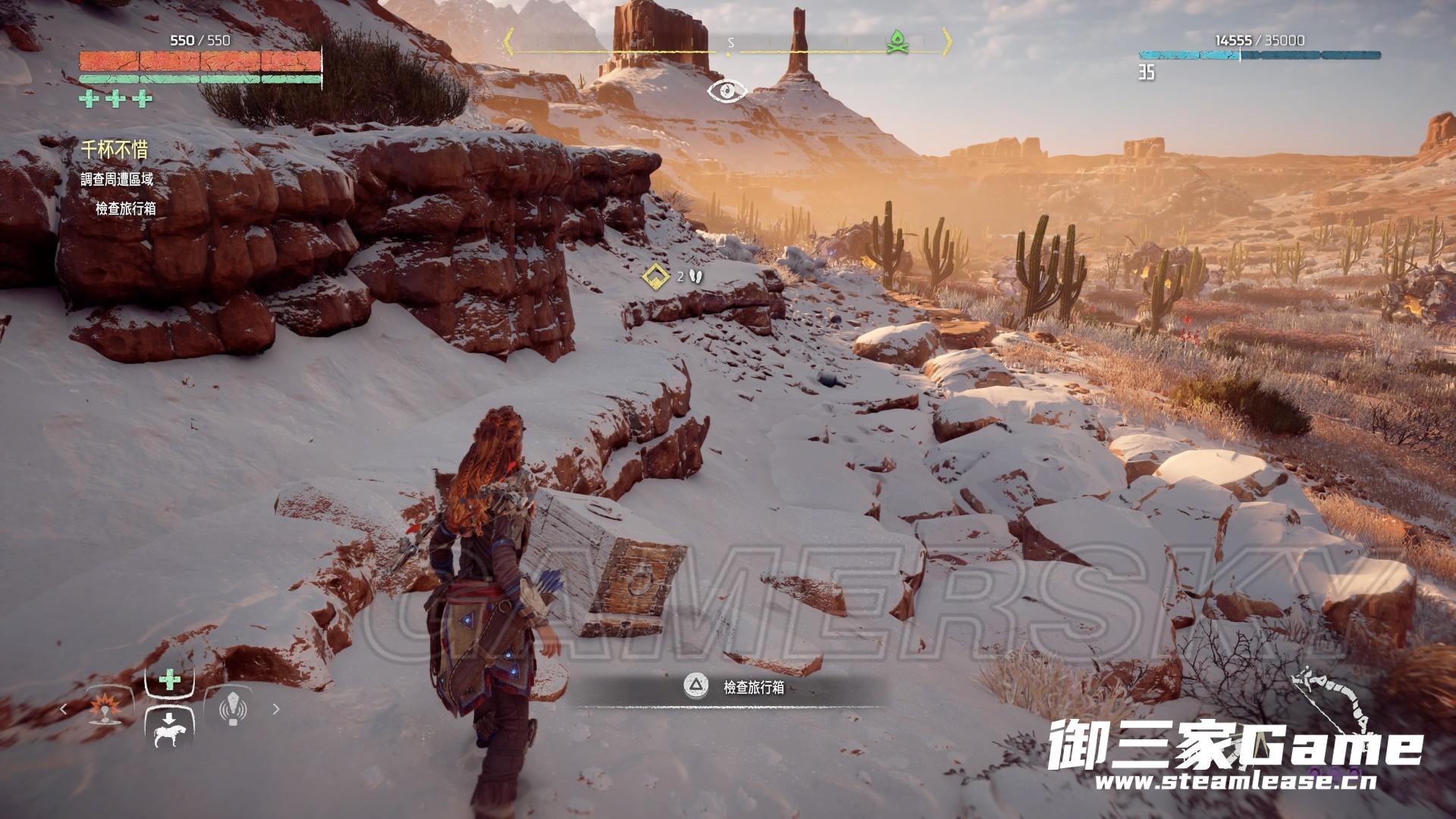Select the lure call sound-wave slot

tap(234, 709)
